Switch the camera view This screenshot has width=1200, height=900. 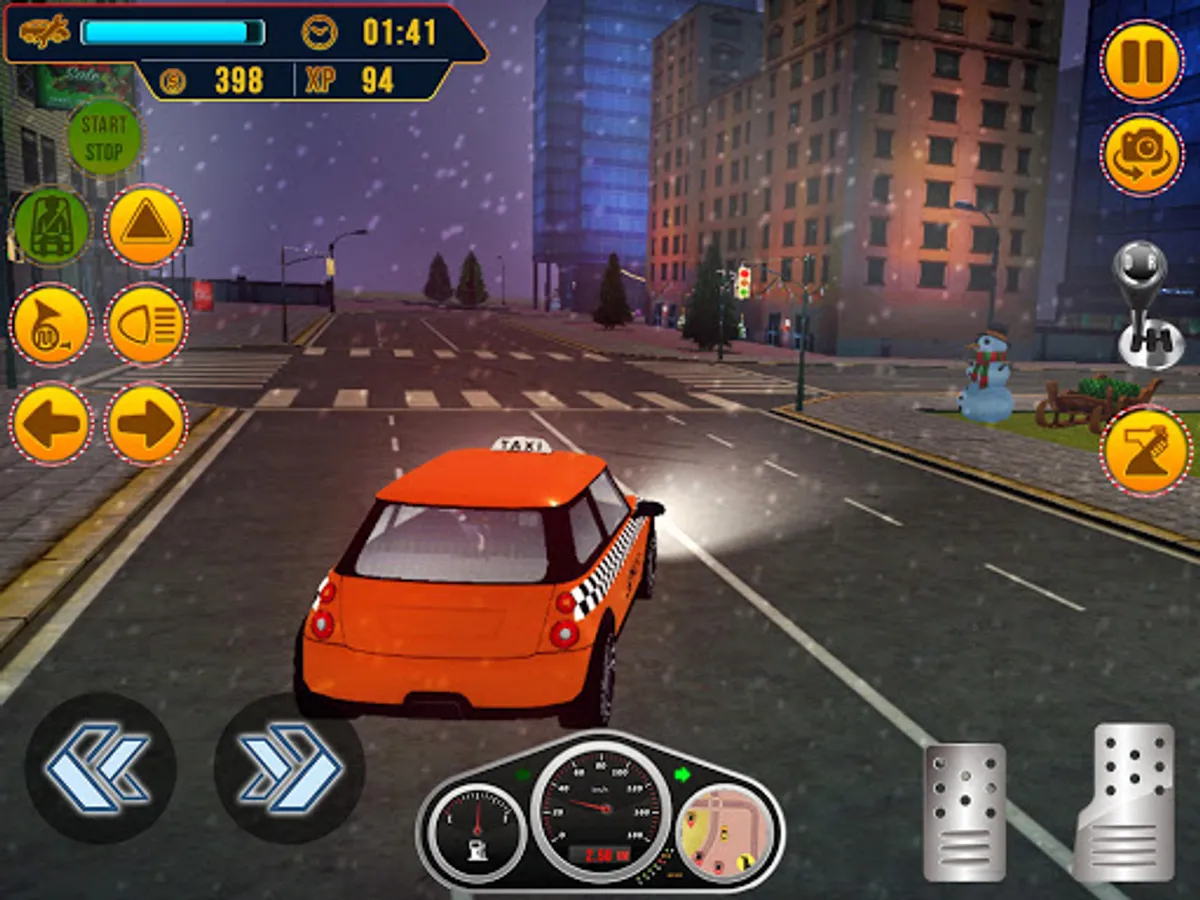(1142, 155)
